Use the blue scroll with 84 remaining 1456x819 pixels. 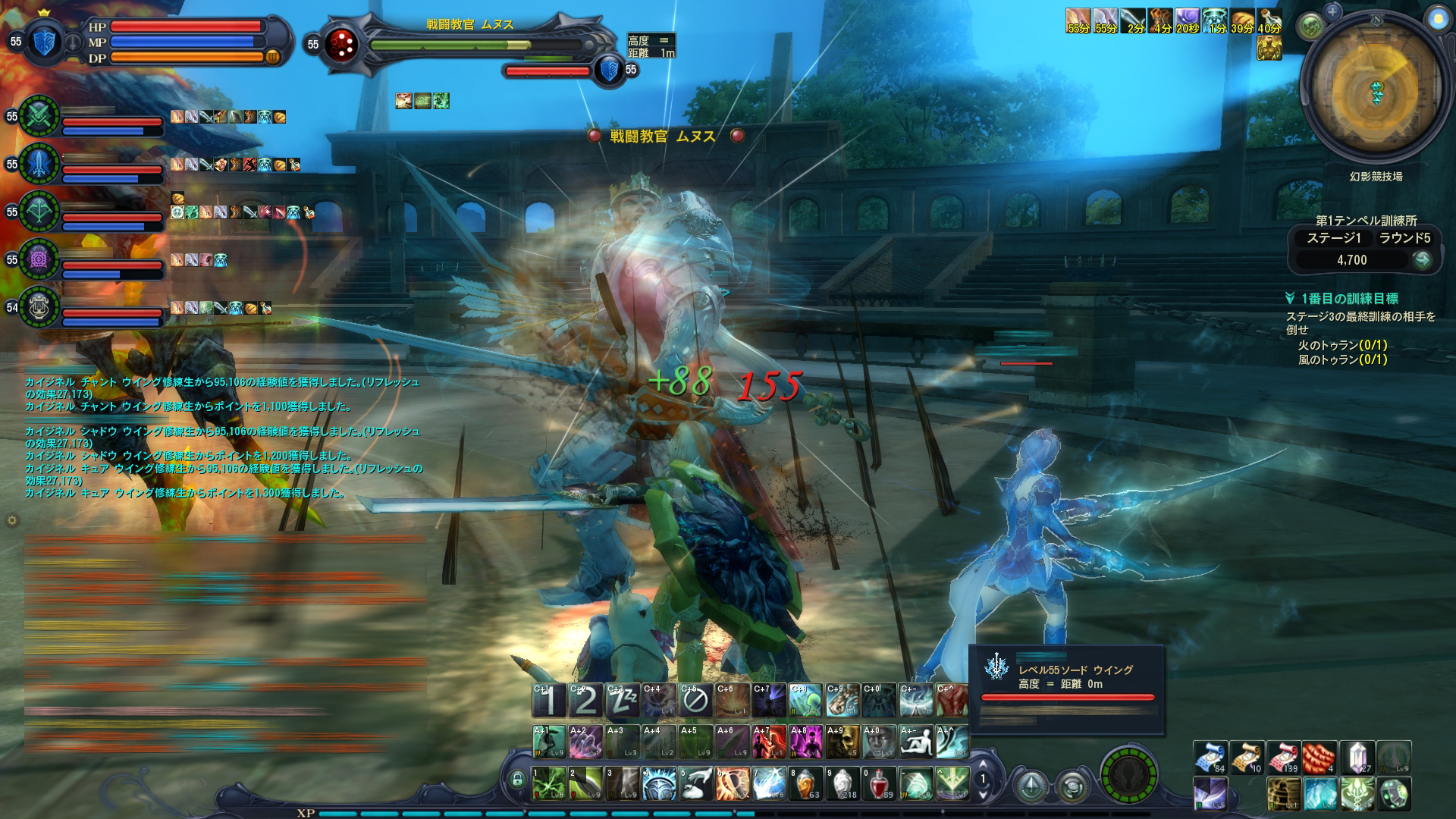[1210, 758]
